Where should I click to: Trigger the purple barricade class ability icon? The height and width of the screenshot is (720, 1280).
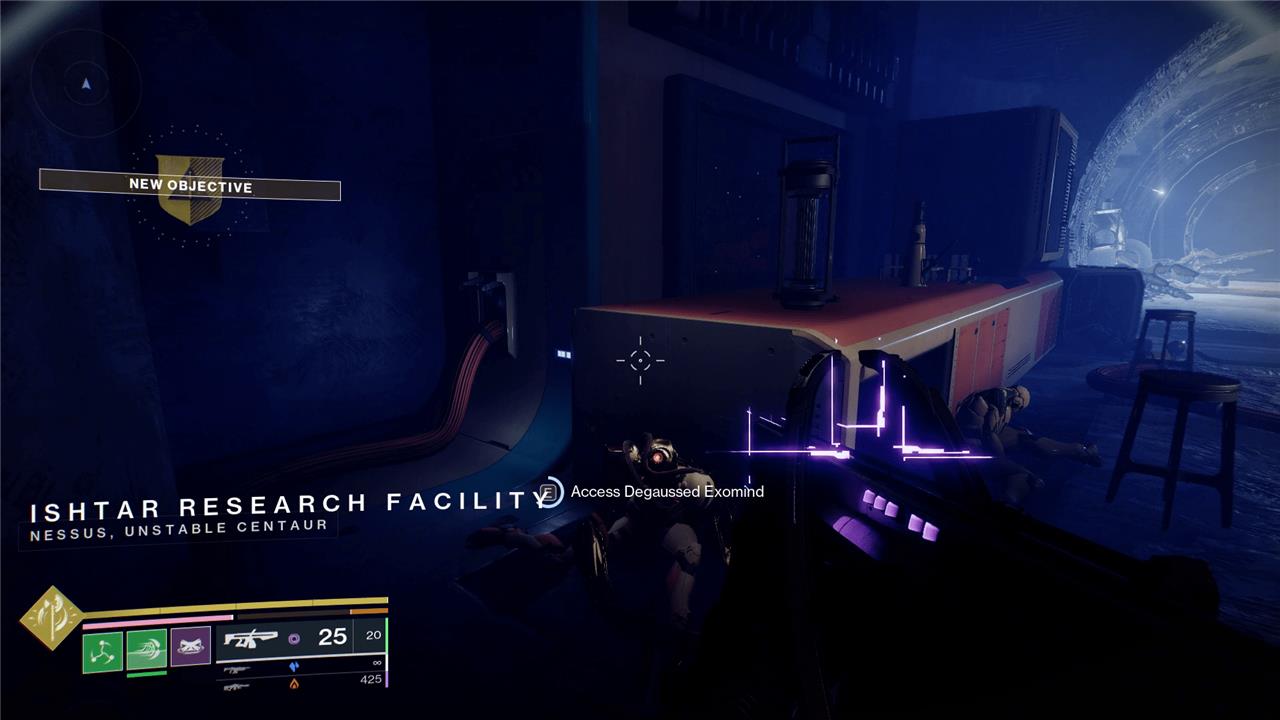pos(190,647)
